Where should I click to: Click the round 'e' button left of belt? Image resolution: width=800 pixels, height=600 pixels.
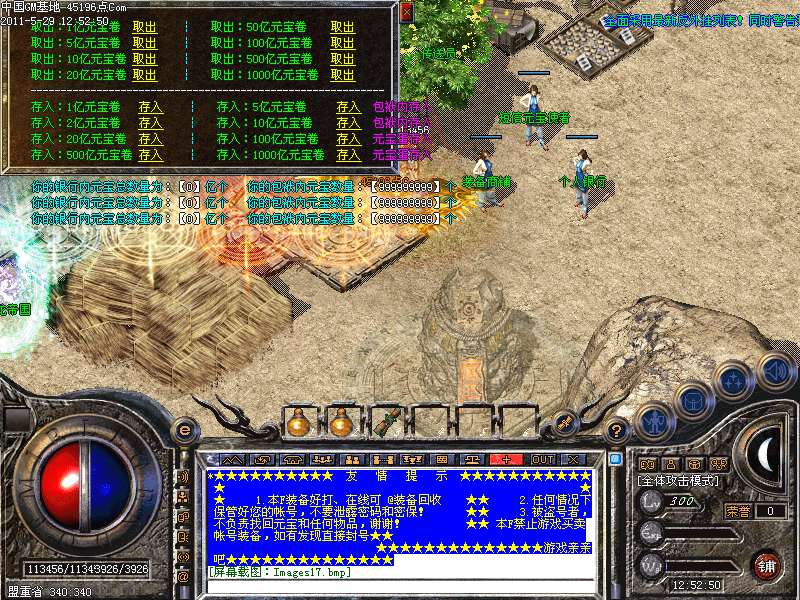184,430
